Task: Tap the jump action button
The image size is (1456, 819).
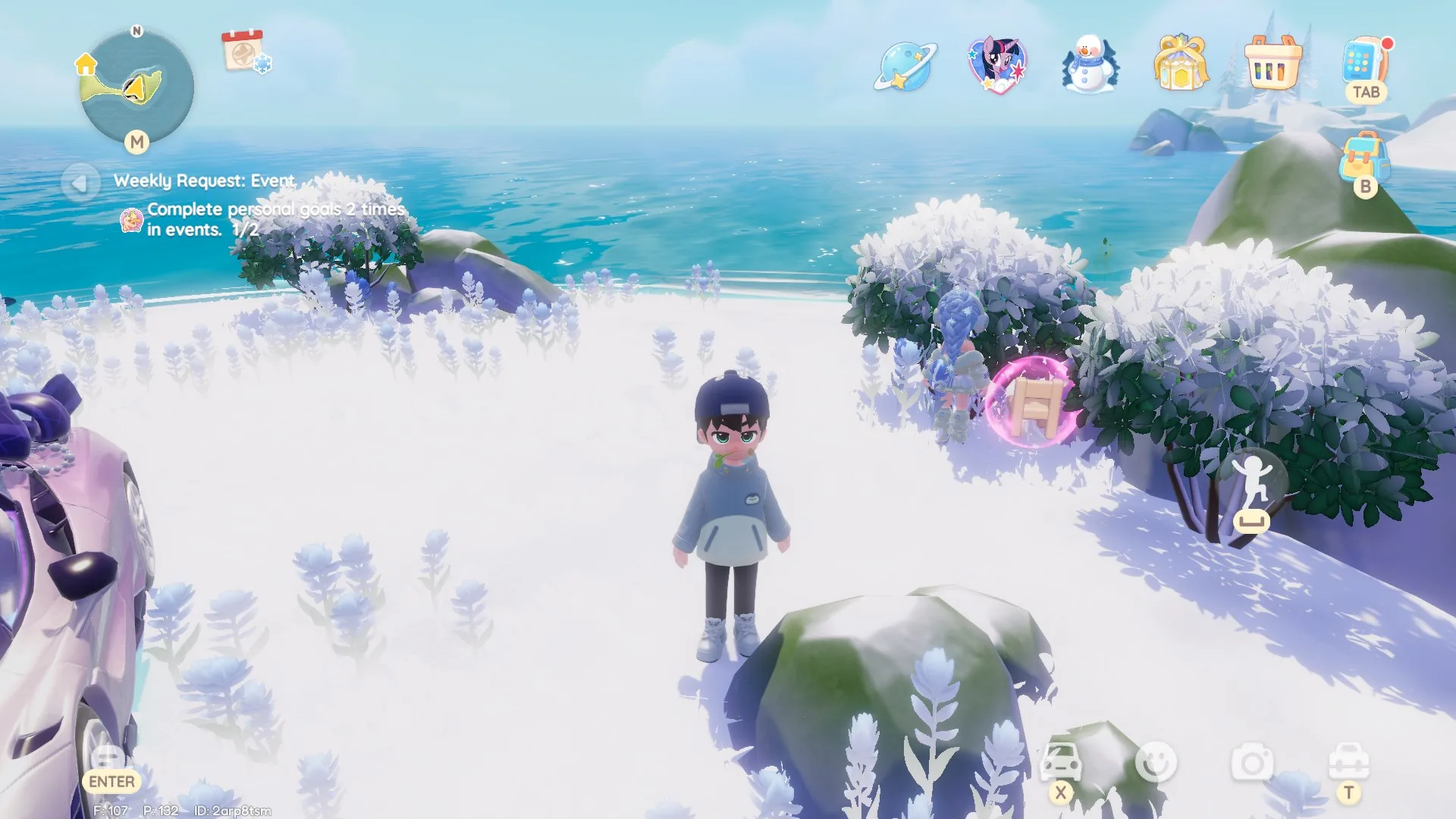Action: (x=1252, y=485)
